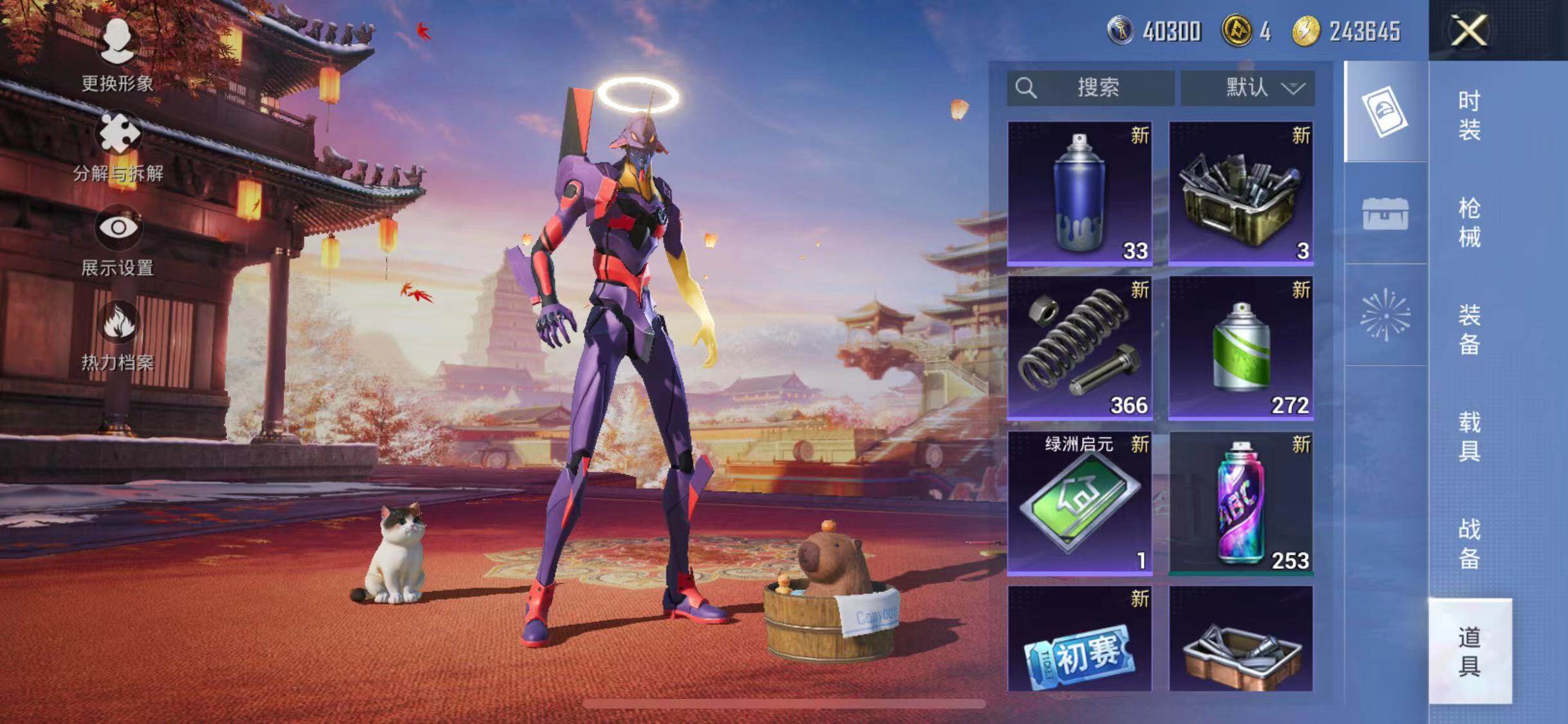Screen dimensions: 1568x724
Task: Select the blue spray can item
Action: [x=1079, y=193]
